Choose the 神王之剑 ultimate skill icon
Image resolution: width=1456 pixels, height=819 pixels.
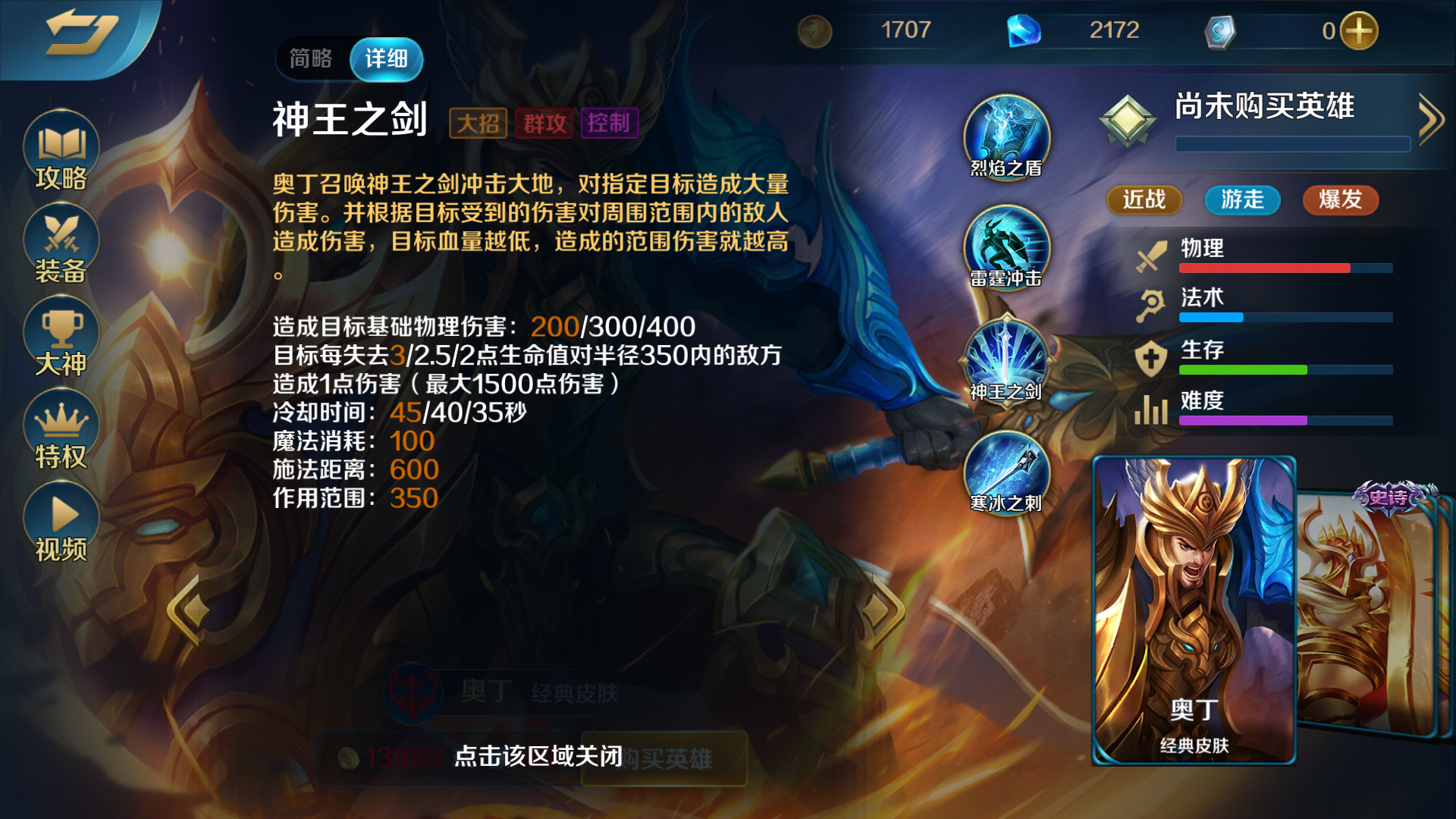(x=1006, y=360)
